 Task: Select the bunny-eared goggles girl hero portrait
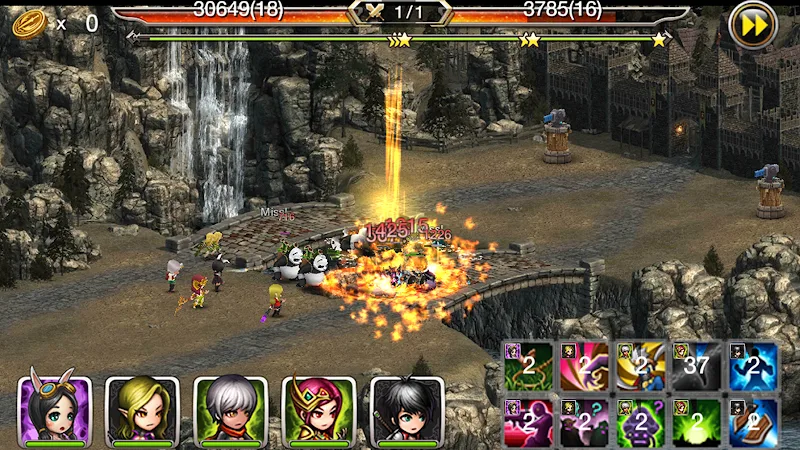point(55,410)
